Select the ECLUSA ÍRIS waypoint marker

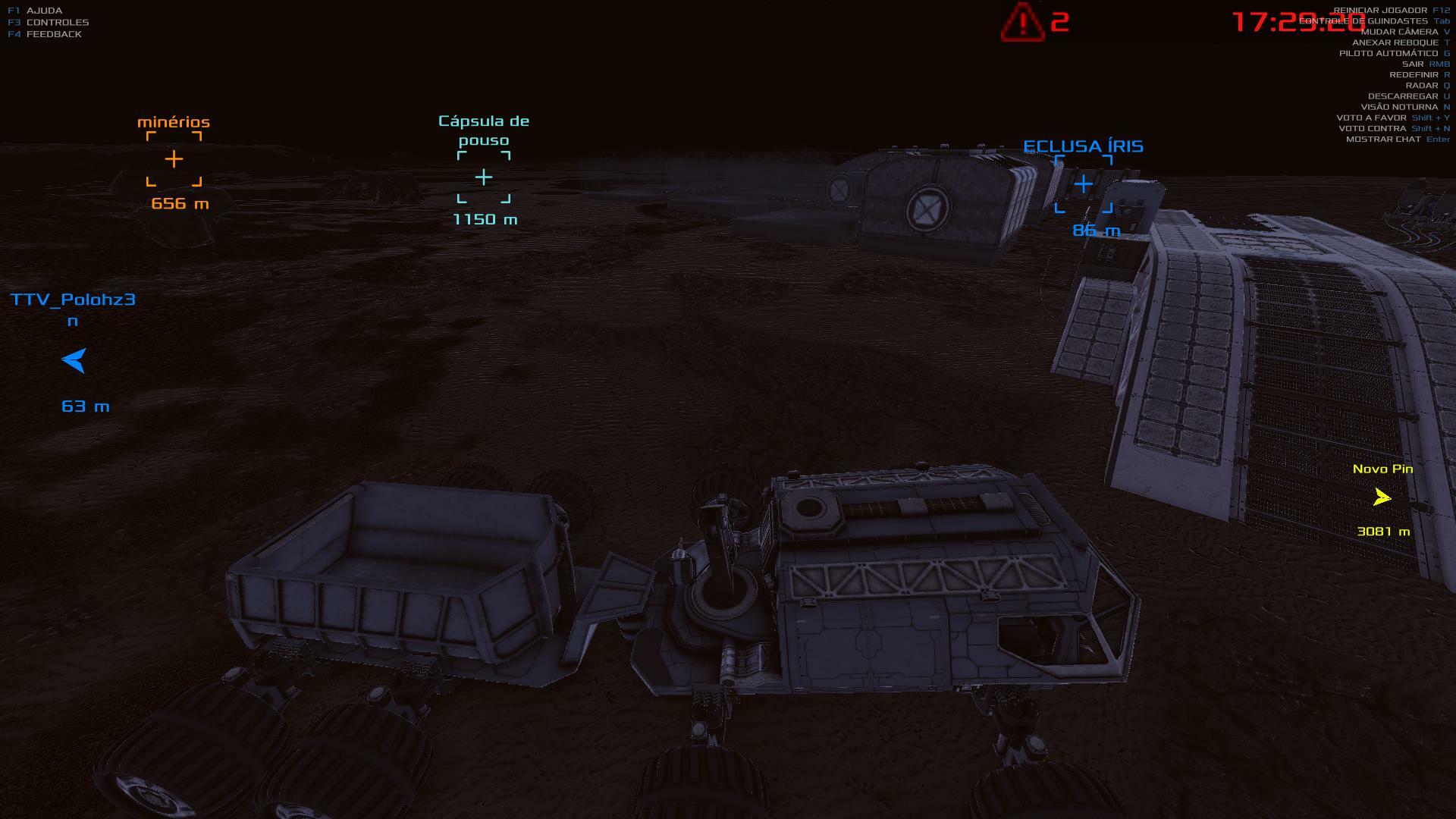(x=1083, y=184)
